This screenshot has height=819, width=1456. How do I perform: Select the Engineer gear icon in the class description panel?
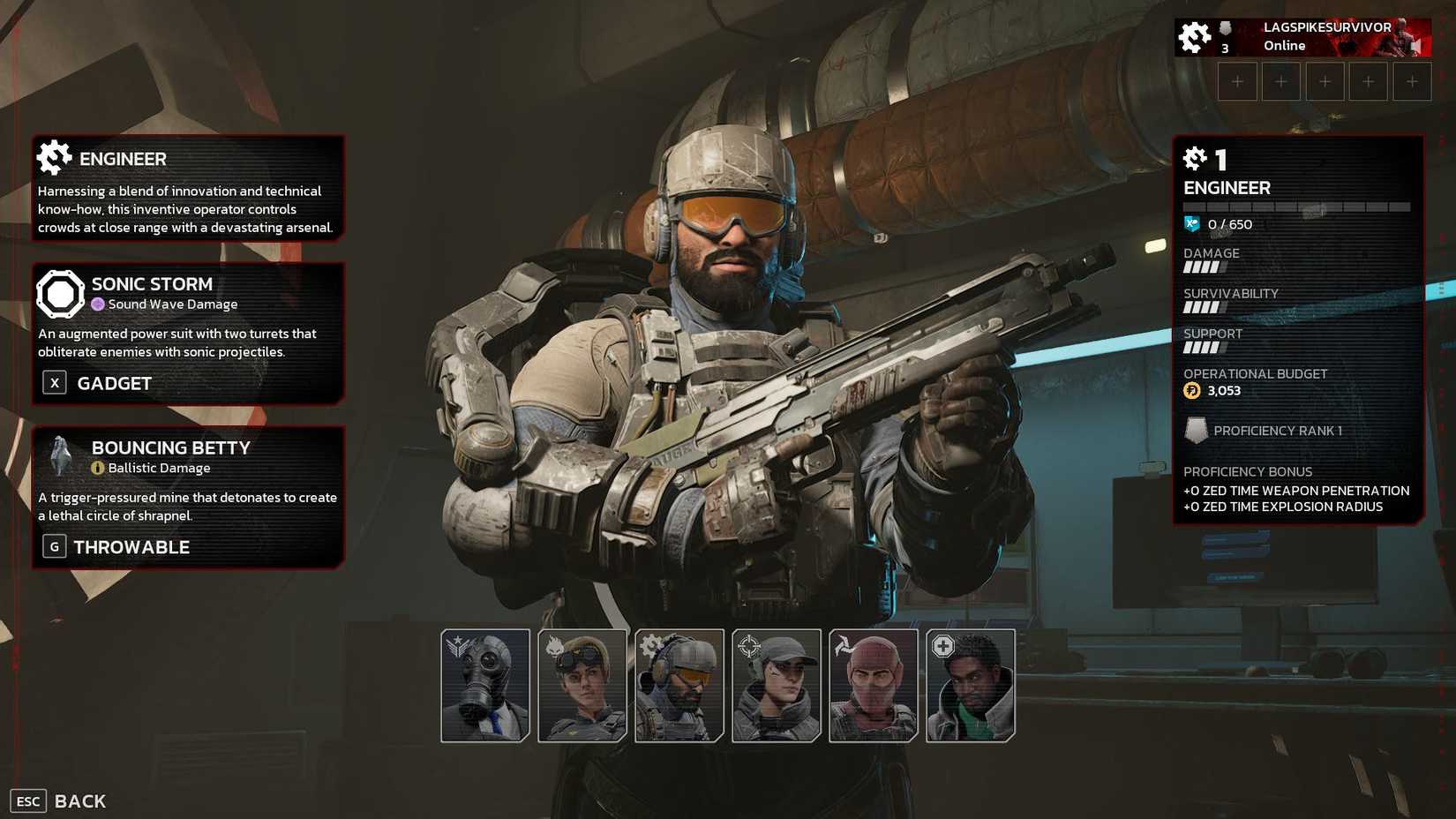click(54, 157)
